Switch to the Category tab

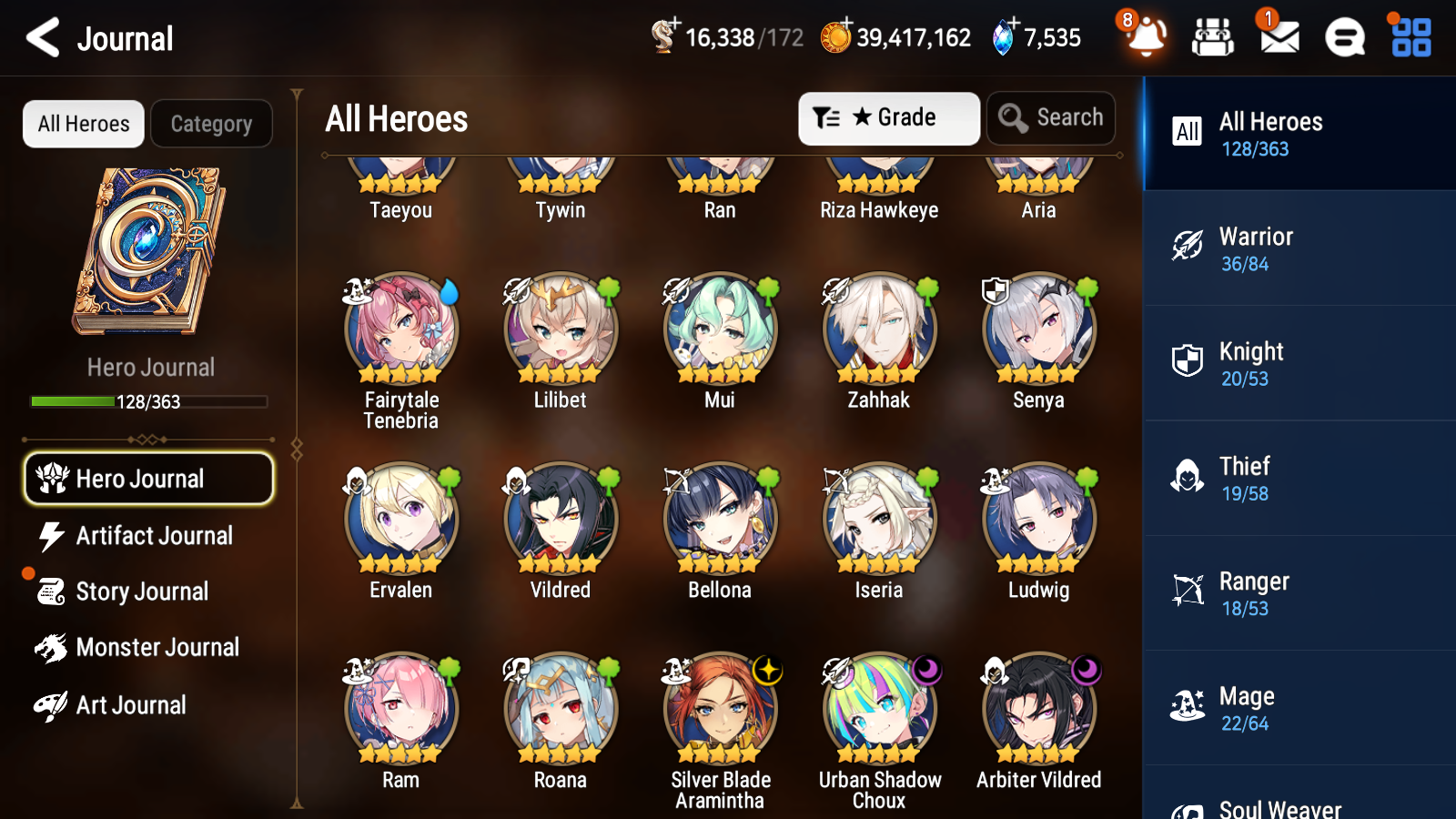tap(211, 124)
